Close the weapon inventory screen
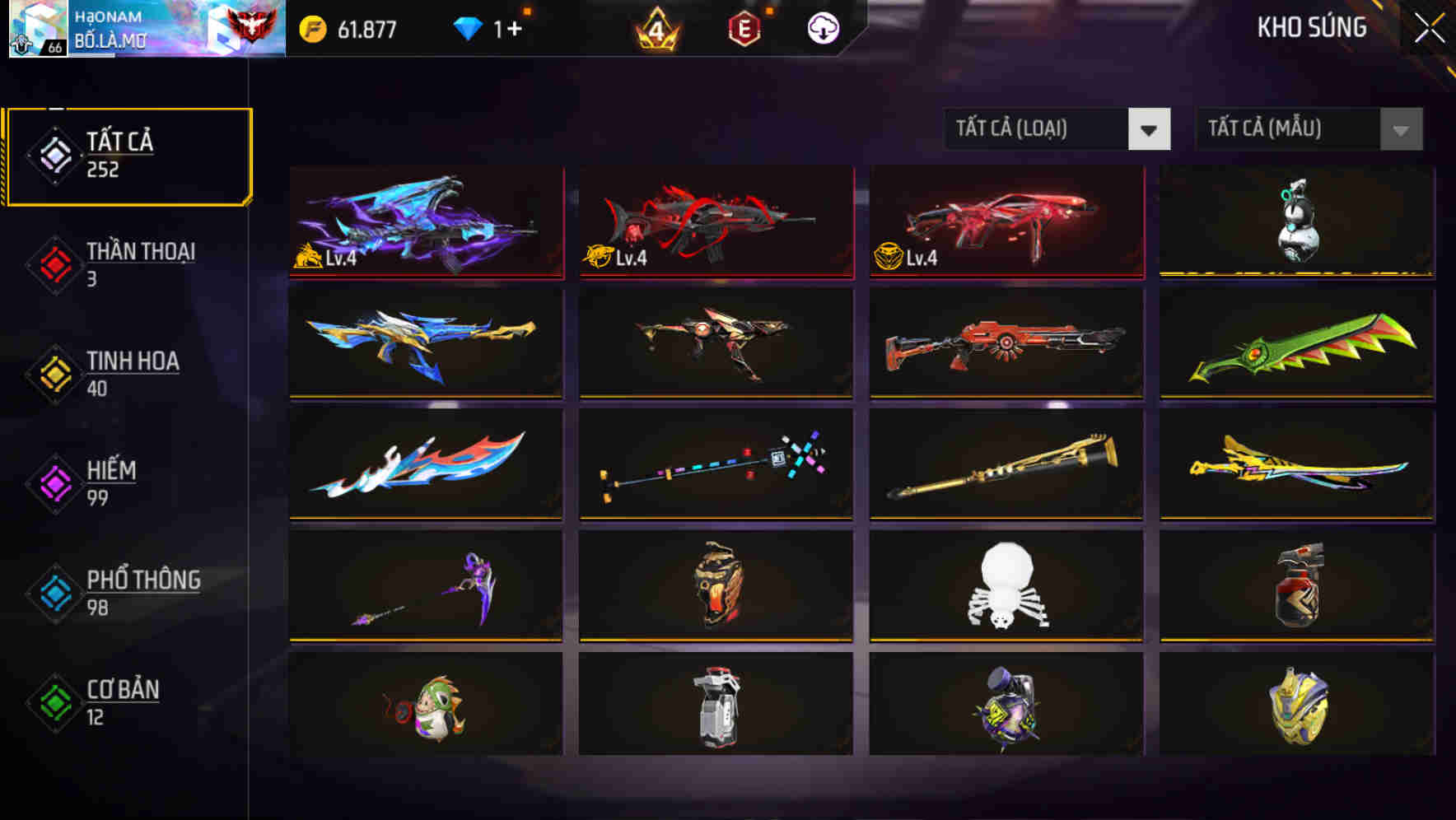 pos(1430,26)
